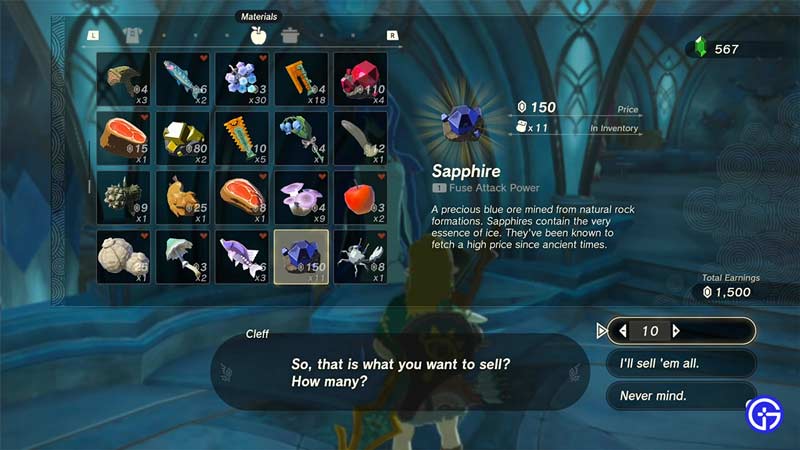Select the blue flower bouquet slot
This screenshot has height=450, width=800.
(301, 138)
